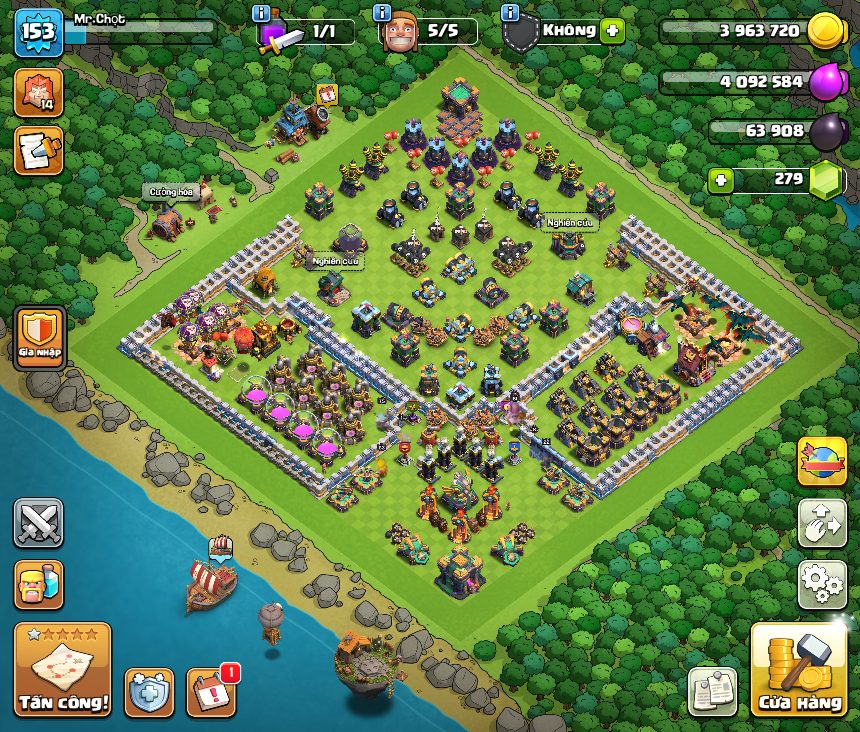Image resolution: width=860 pixels, height=732 pixels.
Task: Open the shield with plus icon
Action: click(x=149, y=692)
